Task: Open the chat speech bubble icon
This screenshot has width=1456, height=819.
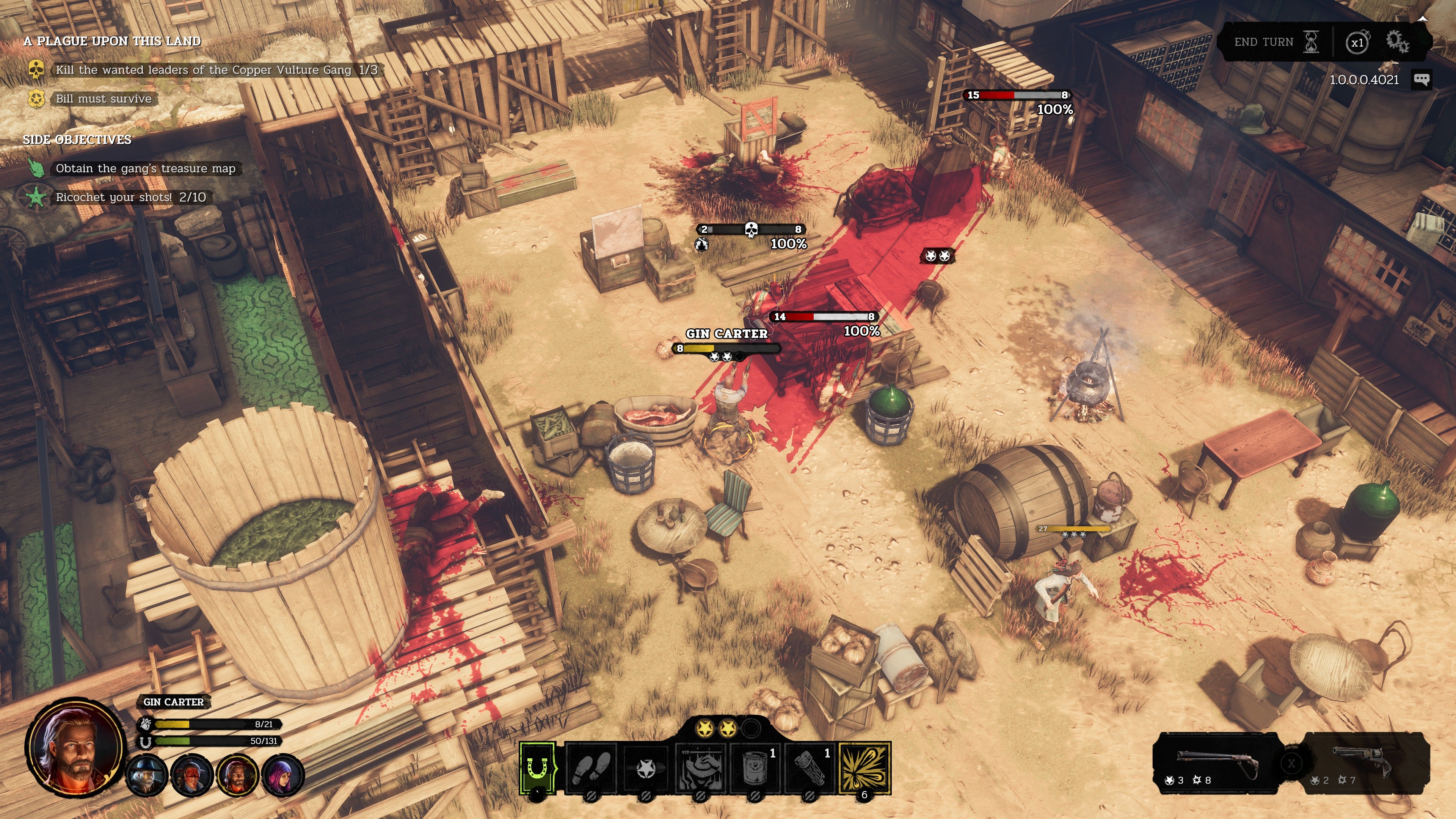Action: pos(1421,79)
